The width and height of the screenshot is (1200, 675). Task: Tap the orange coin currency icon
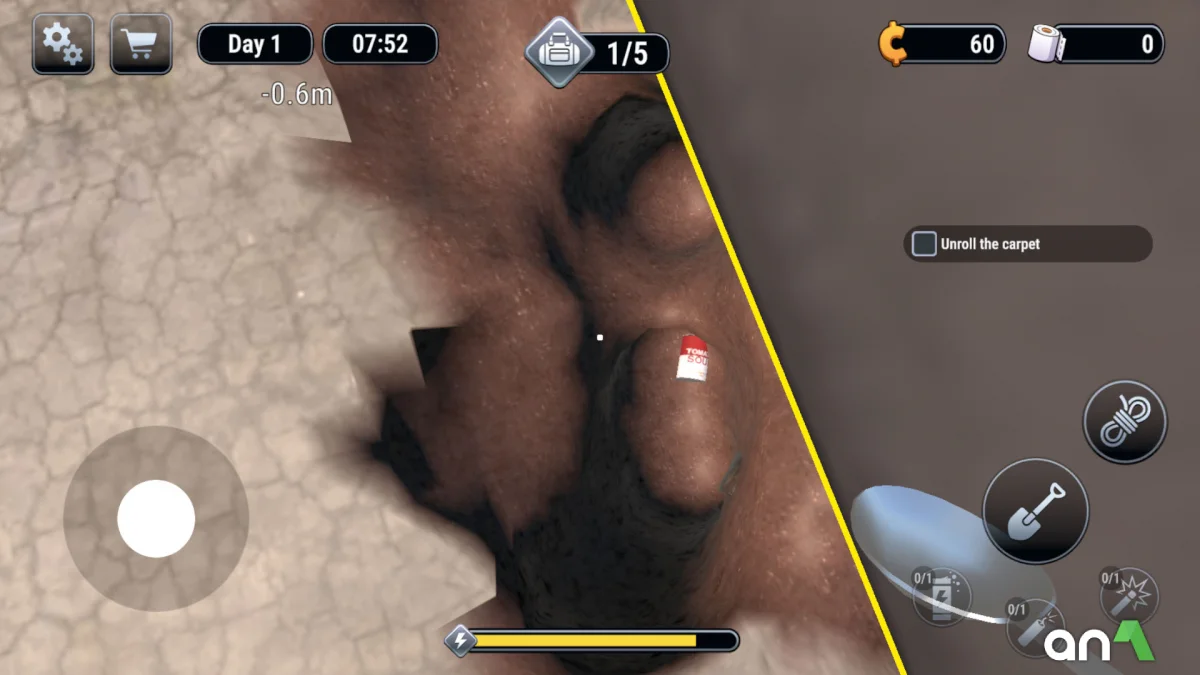point(891,45)
